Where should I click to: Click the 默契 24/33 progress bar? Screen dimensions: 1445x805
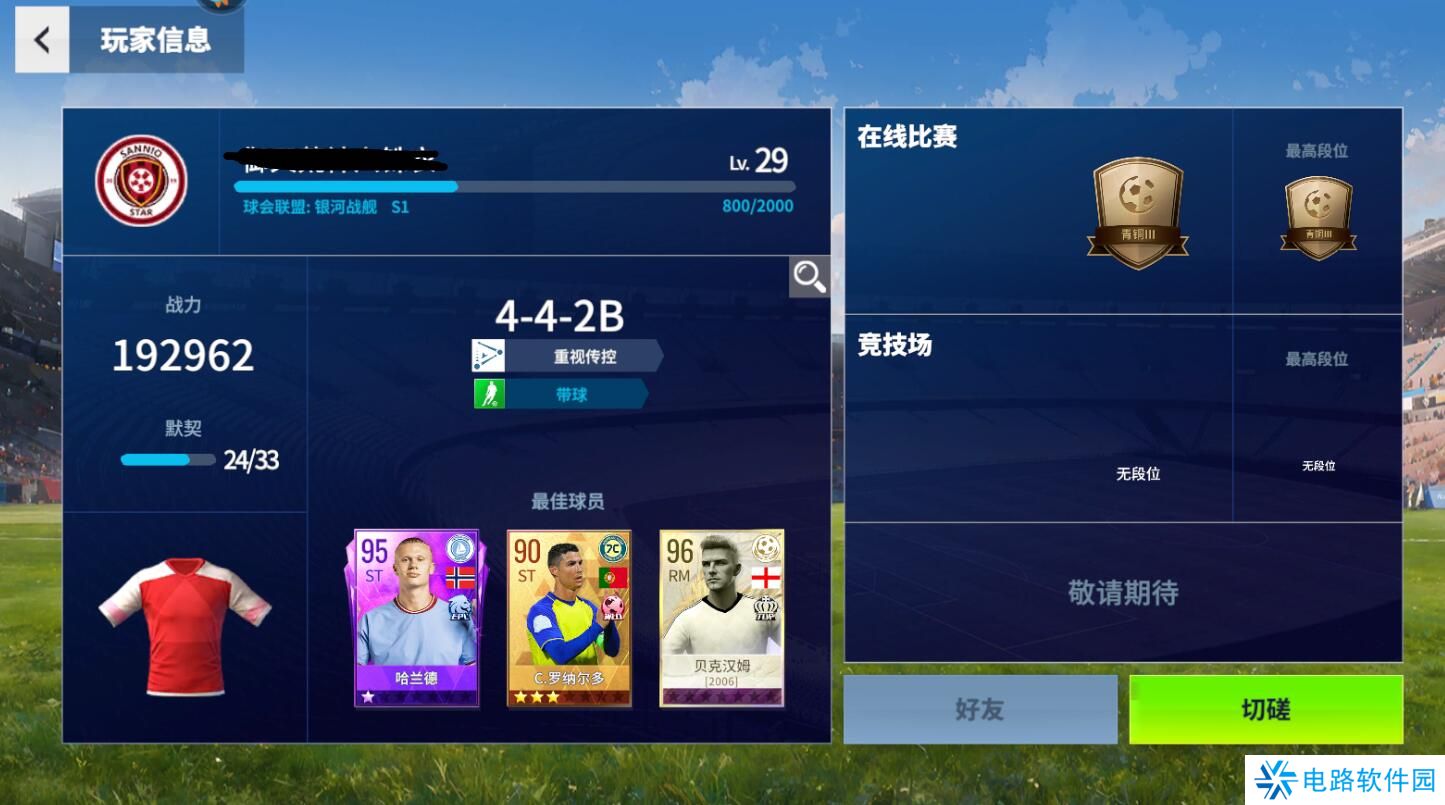pyautogui.click(x=168, y=459)
